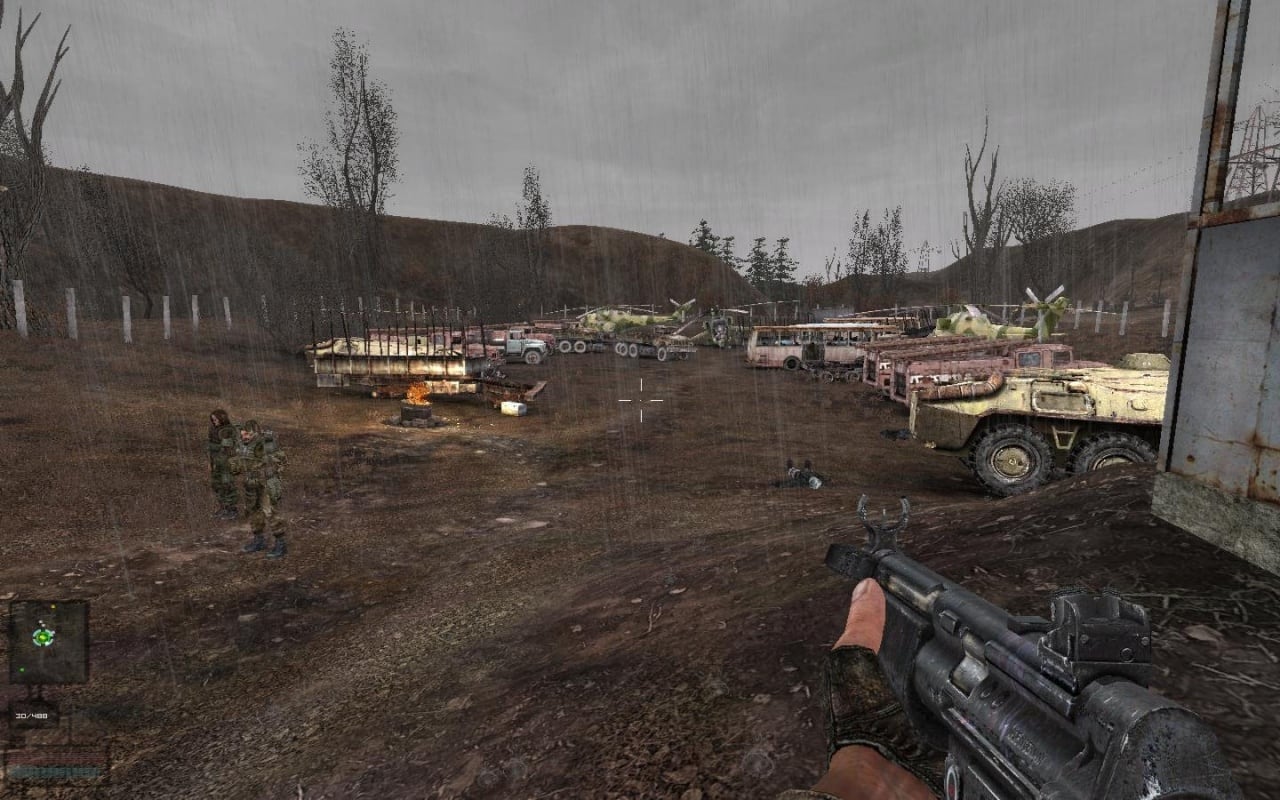Select the green player marker on the minimap
1280x800 pixels.
point(43,636)
